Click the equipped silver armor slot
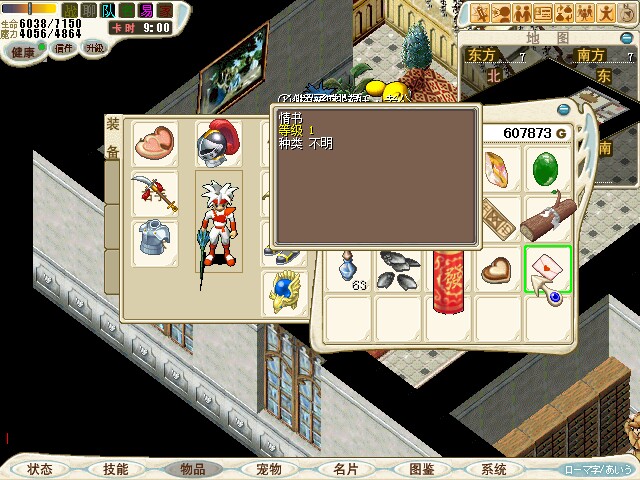Image resolution: width=640 pixels, height=480 pixels. tap(155, 241)
